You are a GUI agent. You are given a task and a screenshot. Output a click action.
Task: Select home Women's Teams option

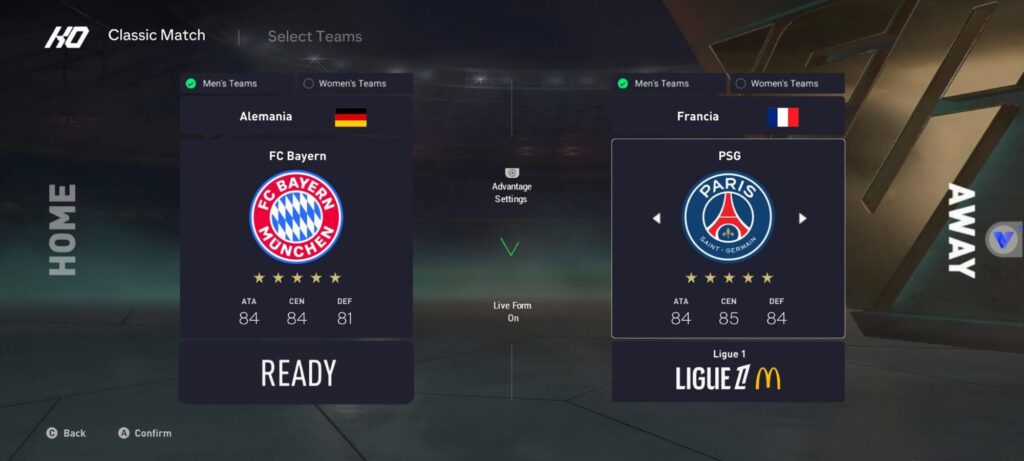pos(354,84)
